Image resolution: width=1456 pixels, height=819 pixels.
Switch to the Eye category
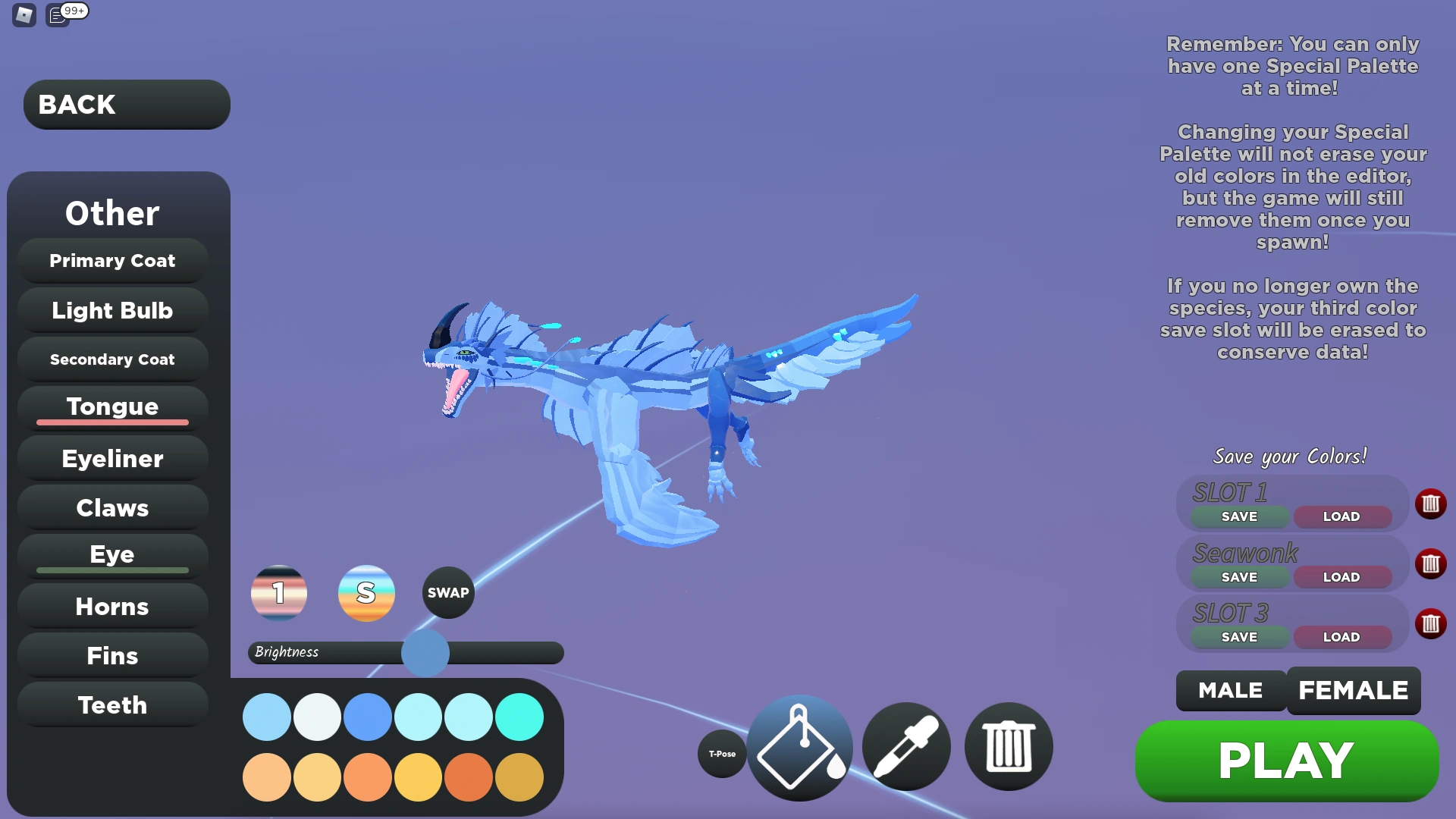pyautogui.click(x=111, y=554)
